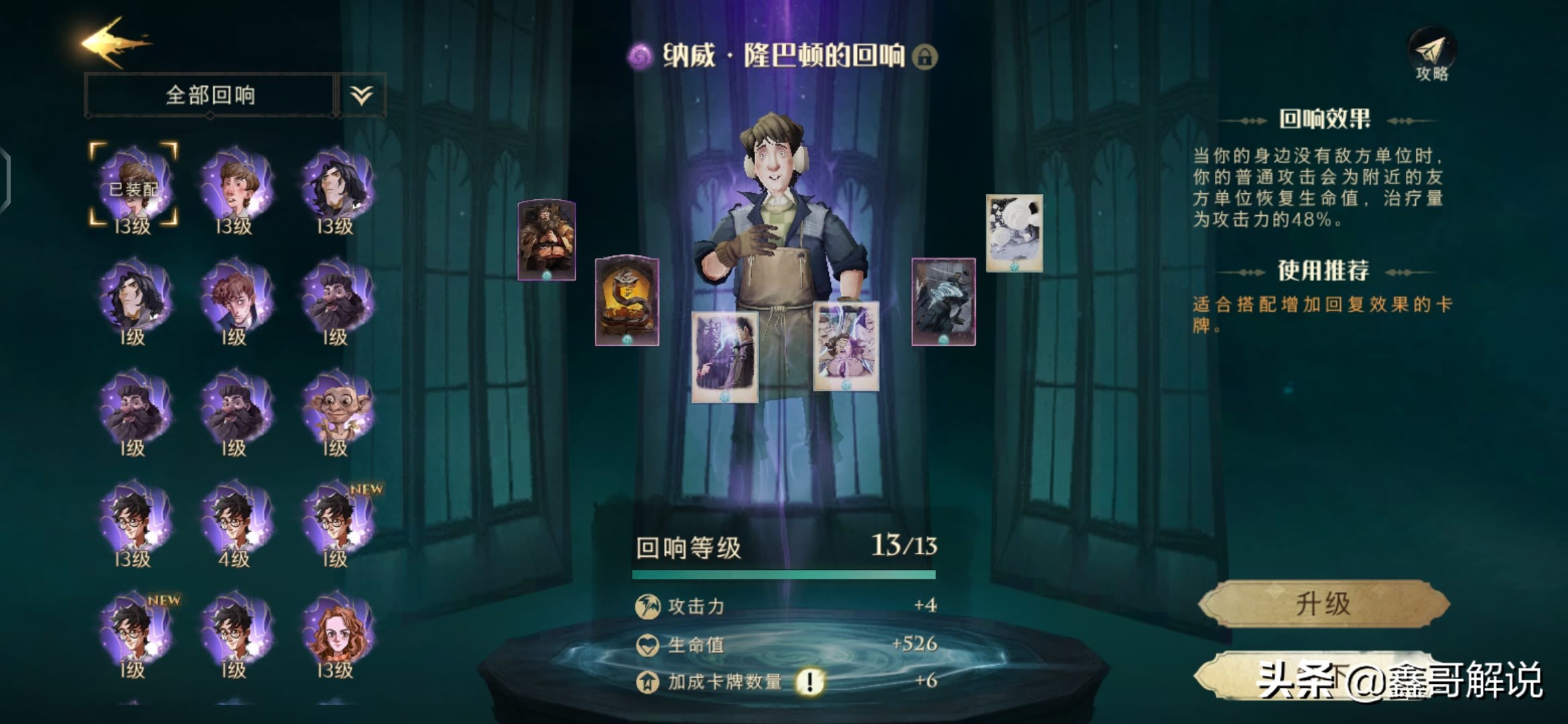Viewport: 1568px width, 724px height.
Task: Click the purple echo swirl beside the title
Action: pyautogui.click(x=639, y=57)
